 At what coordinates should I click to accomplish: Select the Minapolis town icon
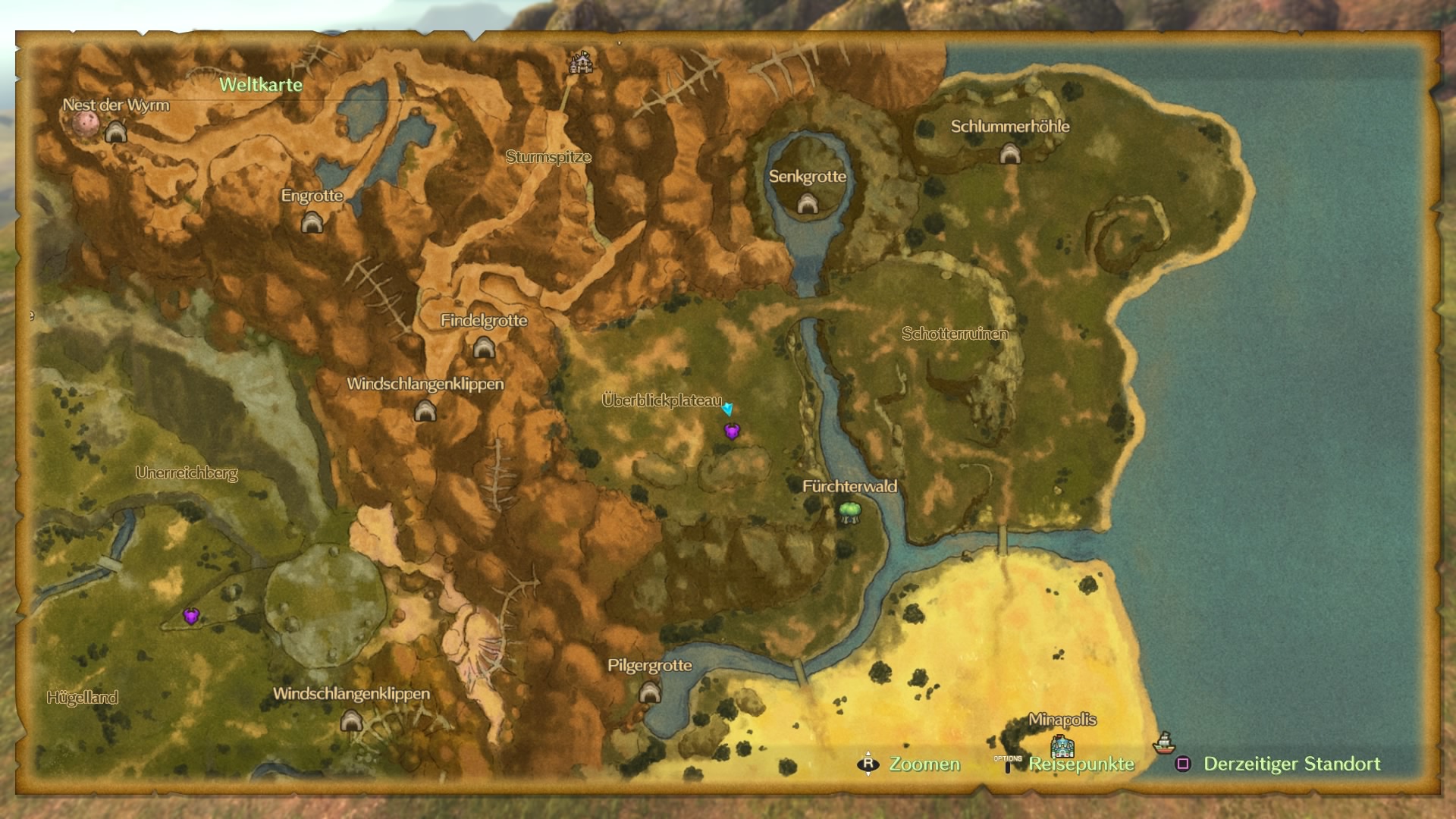click(x=1062, y=746)
